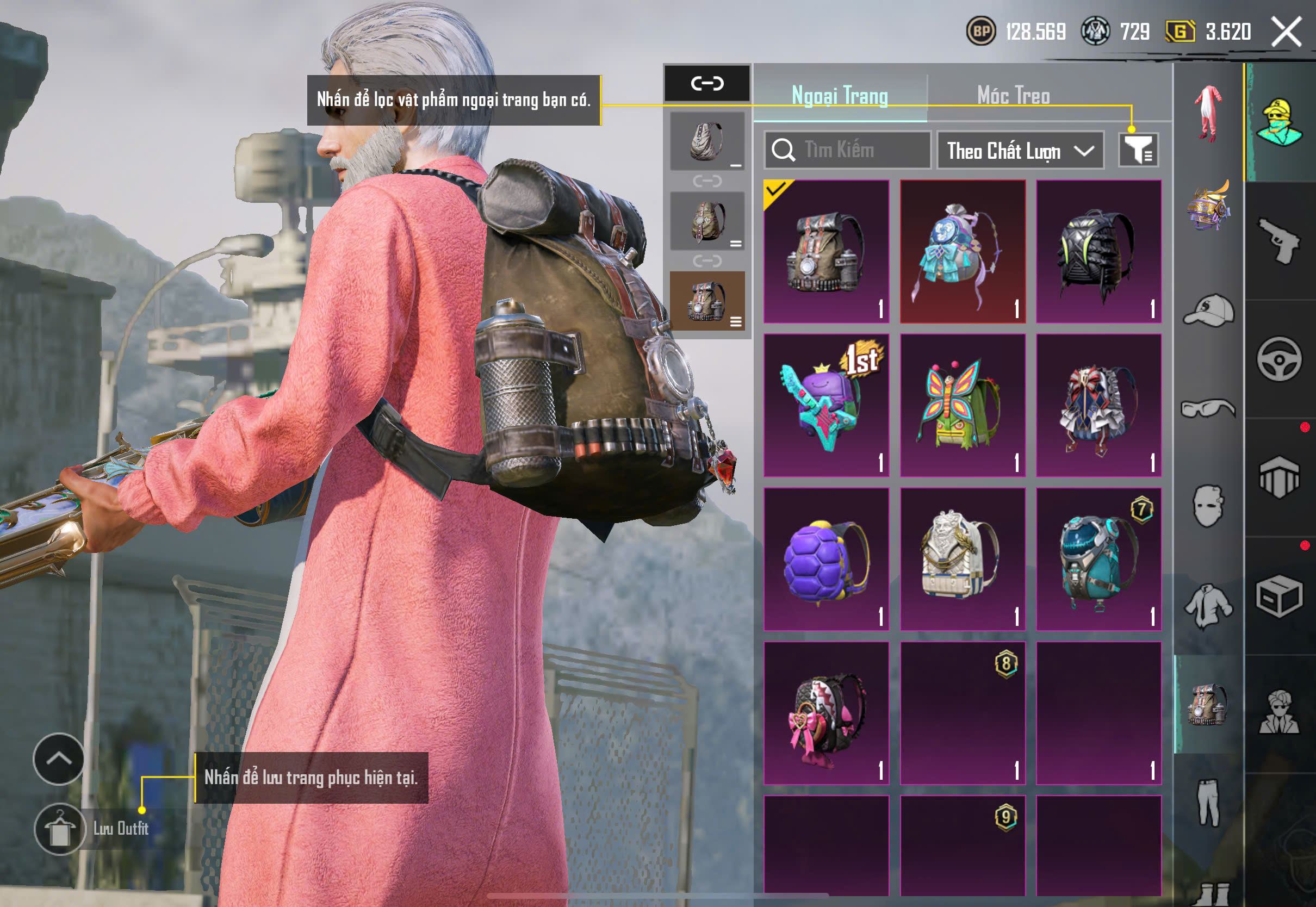Viewport: 1316px width, 907px height.
Task: Open the Theo Chất Lượng sort dropdown
Action: tap(1020, 151)
